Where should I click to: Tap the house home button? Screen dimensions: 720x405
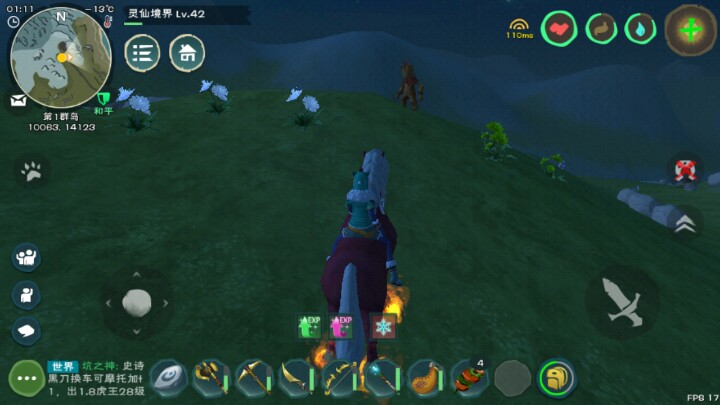(x=187, y=53)
